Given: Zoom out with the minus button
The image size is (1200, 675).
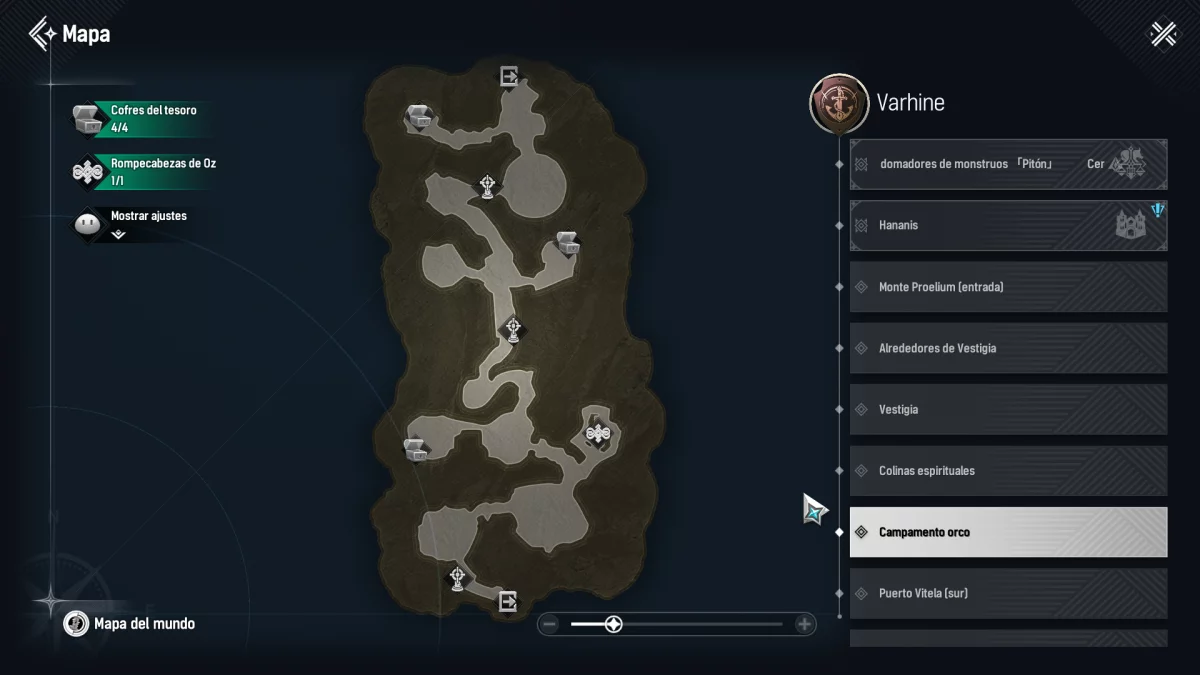Looking at the screenshot, I should point(548,625).
